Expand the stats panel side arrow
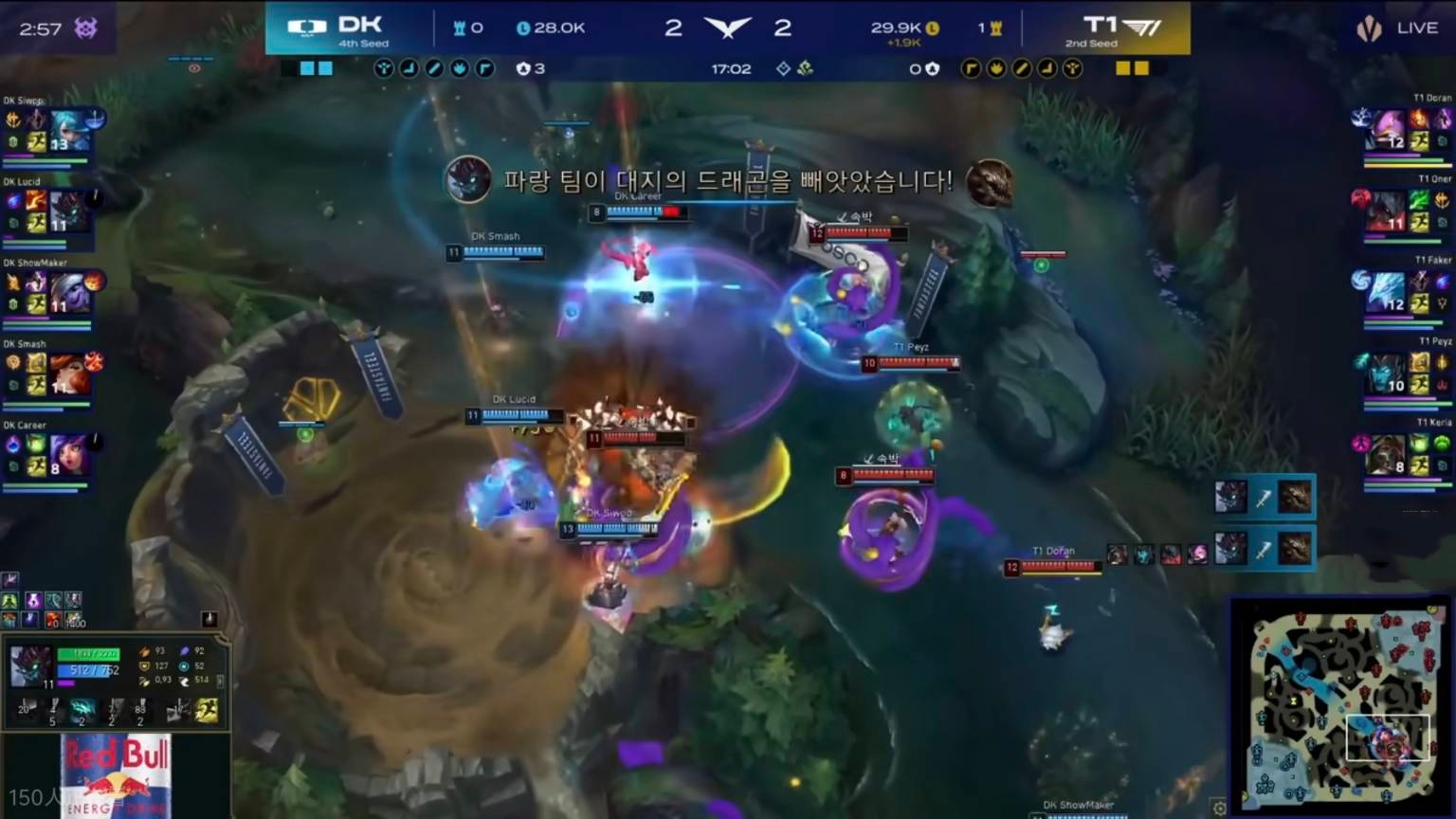The height and width of the screenshot is (819, 1456). tap(221, 681)
